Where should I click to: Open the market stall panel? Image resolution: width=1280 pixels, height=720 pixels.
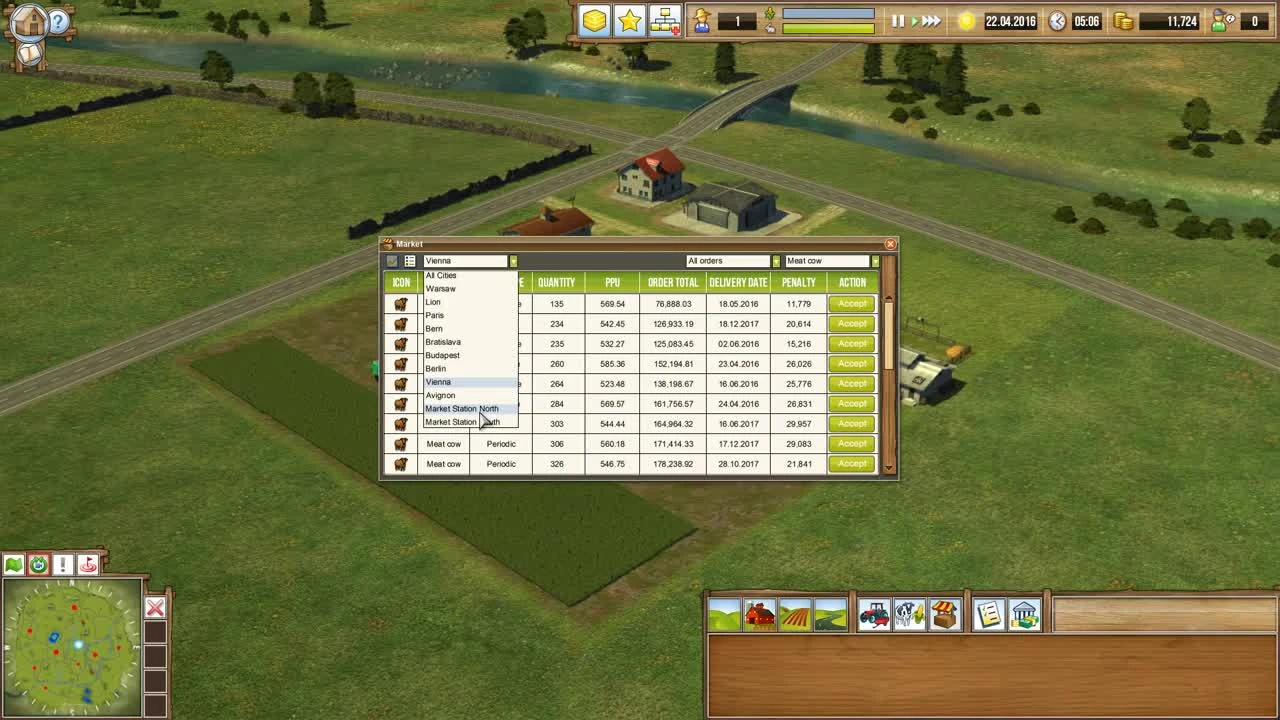coord(943,615)
